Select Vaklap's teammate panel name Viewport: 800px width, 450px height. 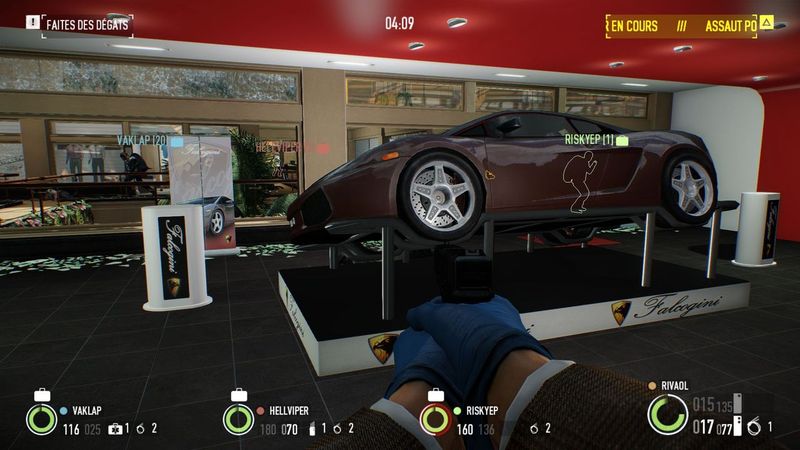[x=88, y=410]
